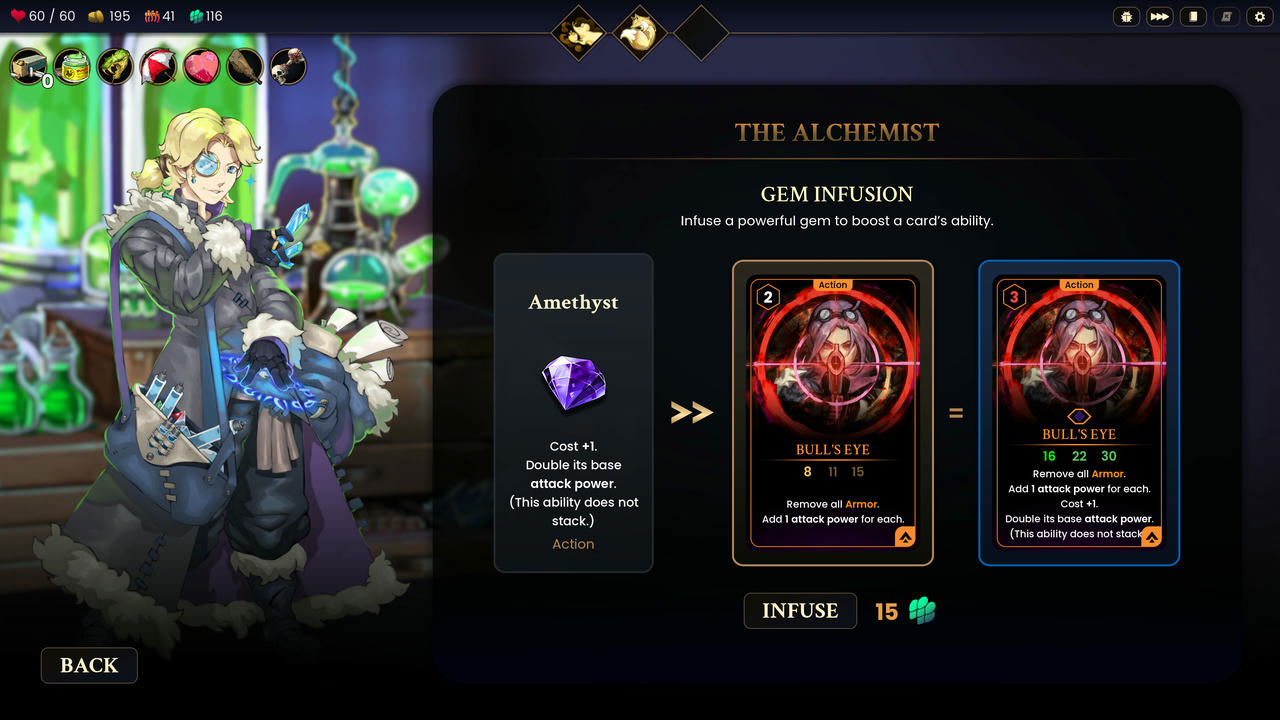Open the settings gear menu
Viewport: 1280px width, 720px height.
(1259, 17)
